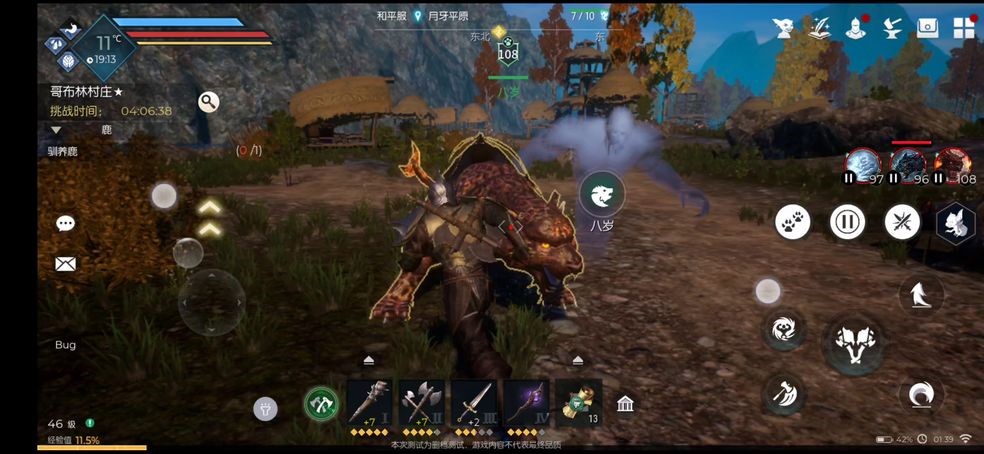Open the mail envelope
Viewport: 984px width, 454px height.
tap(66, 264)
